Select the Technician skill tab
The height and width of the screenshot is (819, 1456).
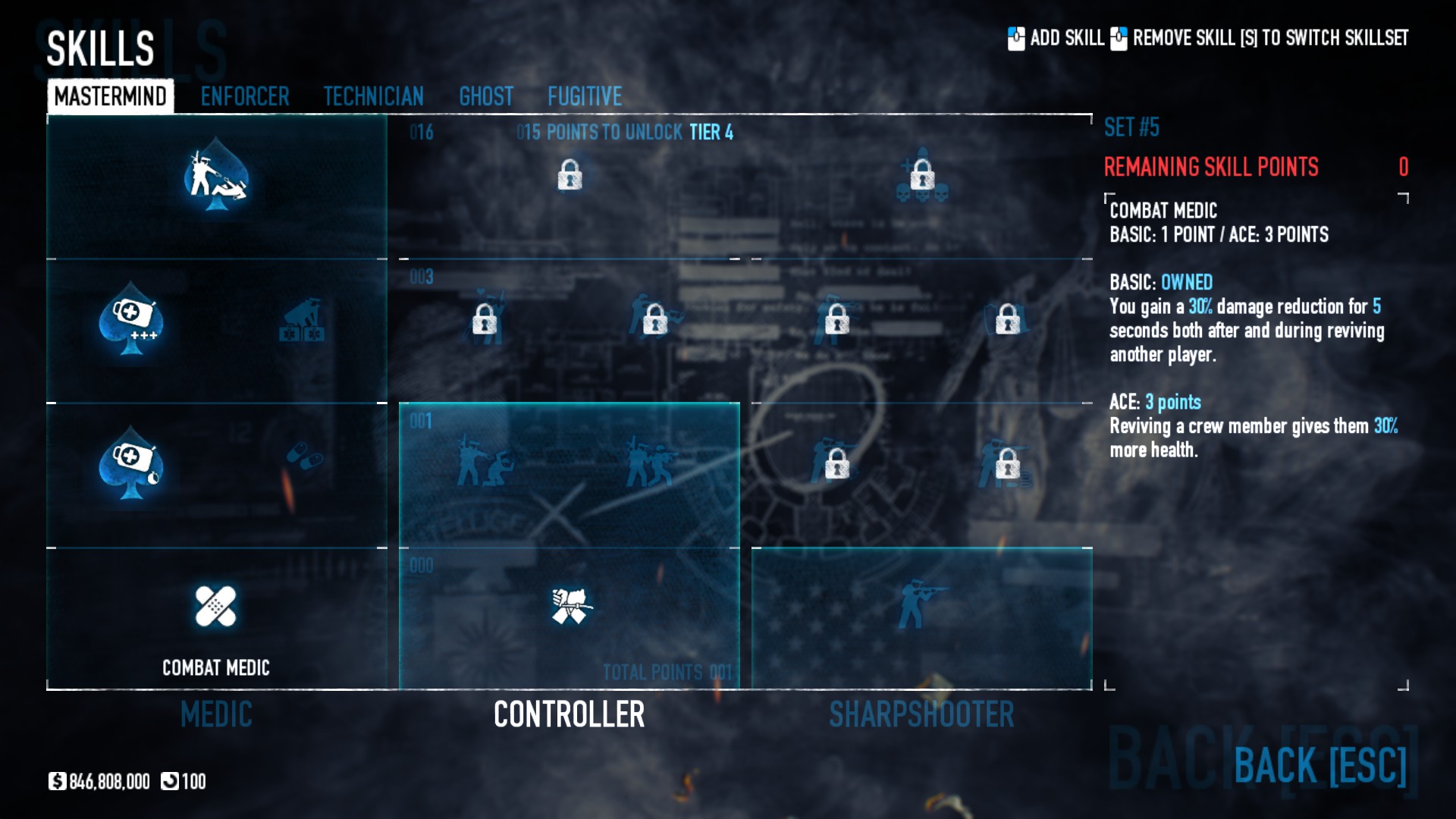click(373, 96)
